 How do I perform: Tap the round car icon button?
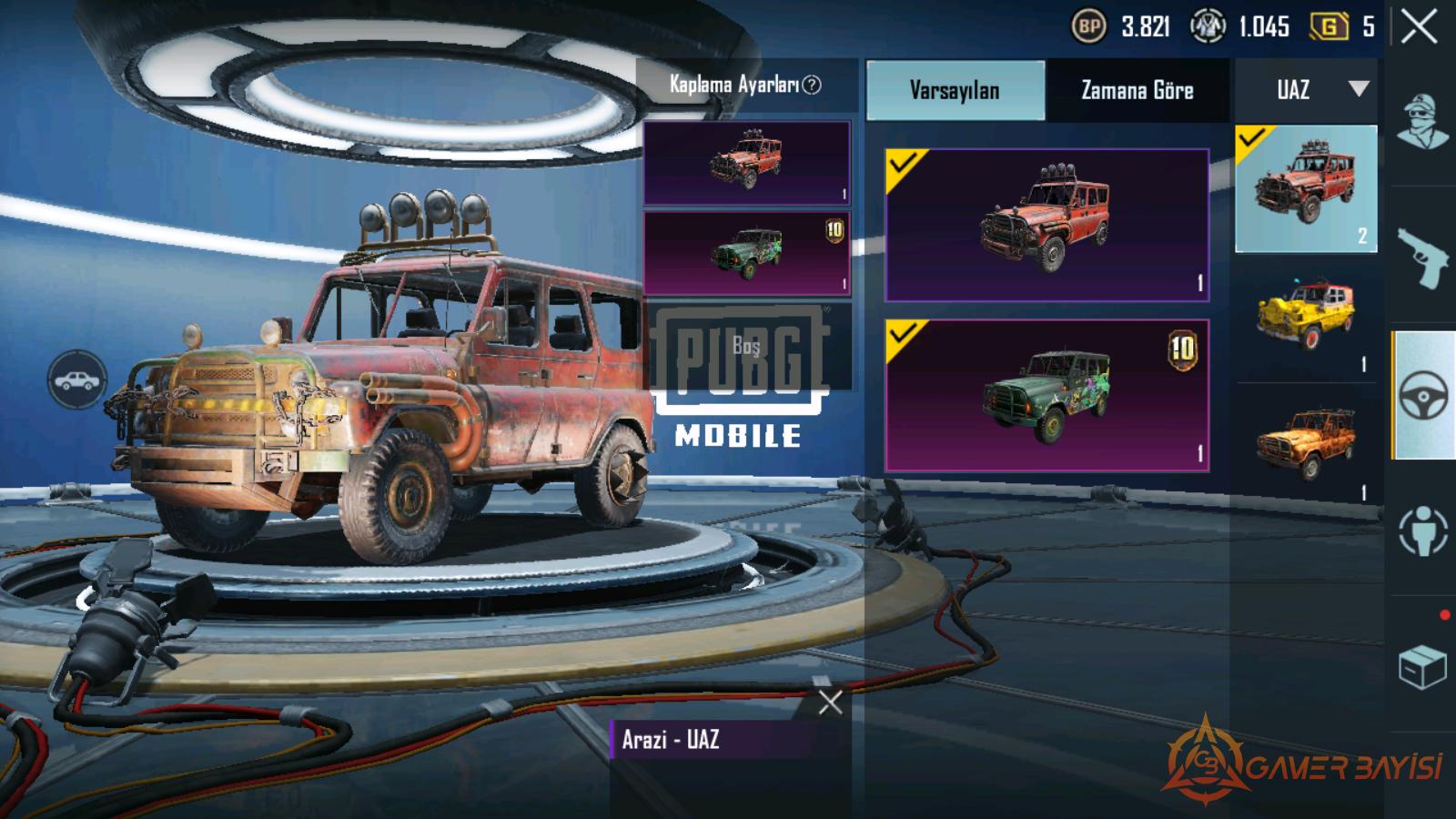click(78, 379)
